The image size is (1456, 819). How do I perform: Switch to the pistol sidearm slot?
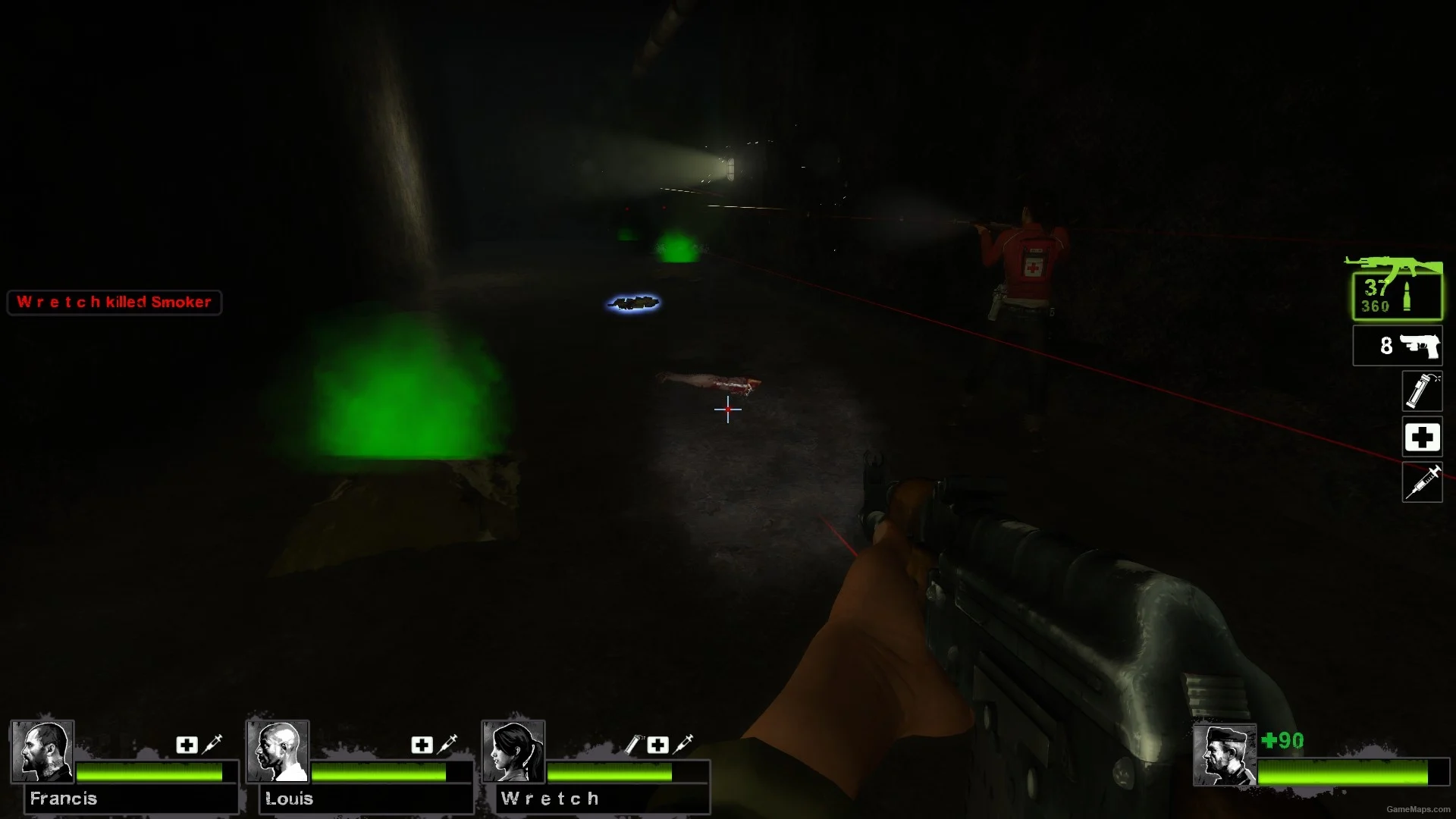coord(1397,346)
